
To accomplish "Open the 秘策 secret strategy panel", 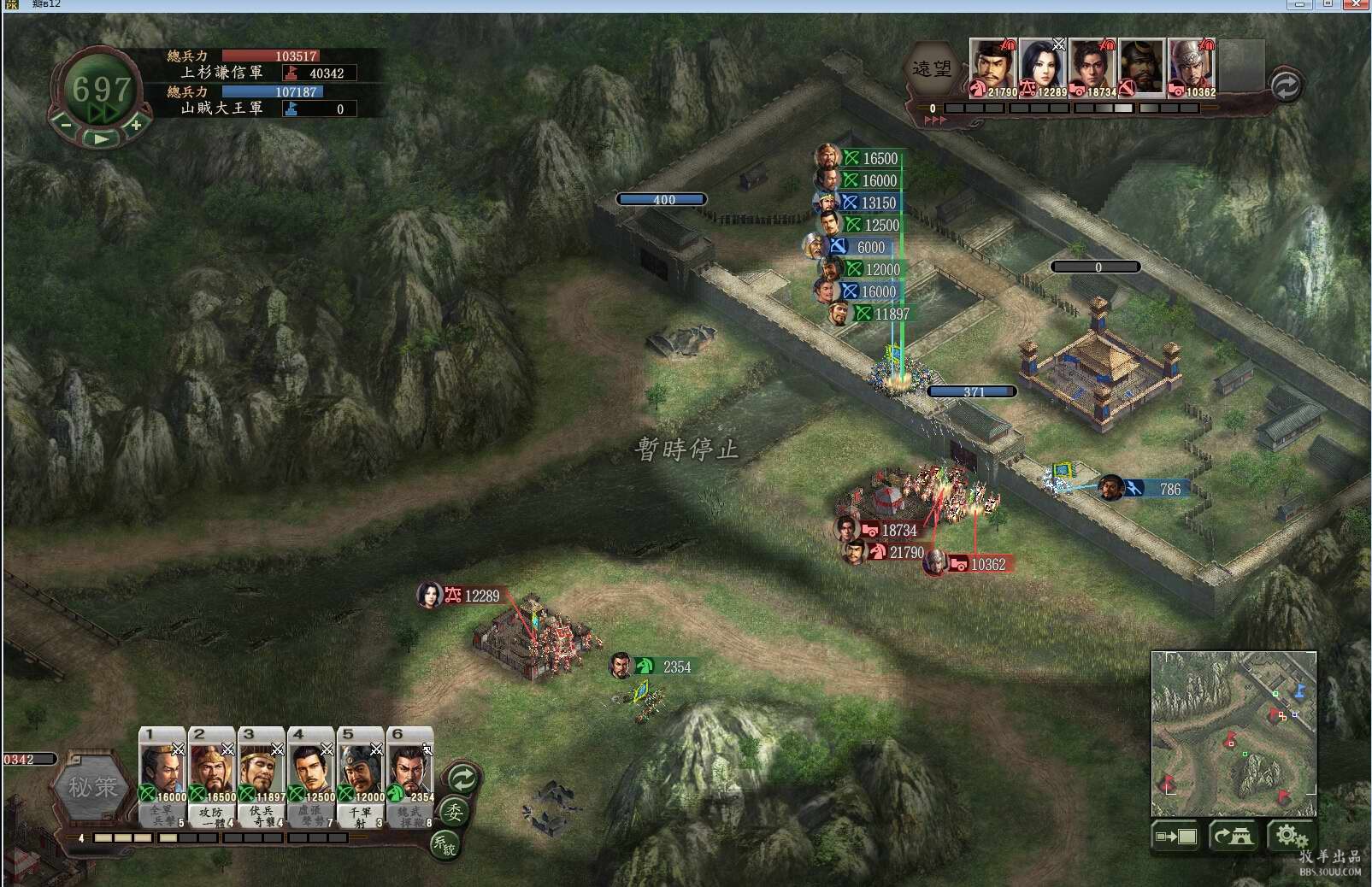I will click(x=92, y=787).
